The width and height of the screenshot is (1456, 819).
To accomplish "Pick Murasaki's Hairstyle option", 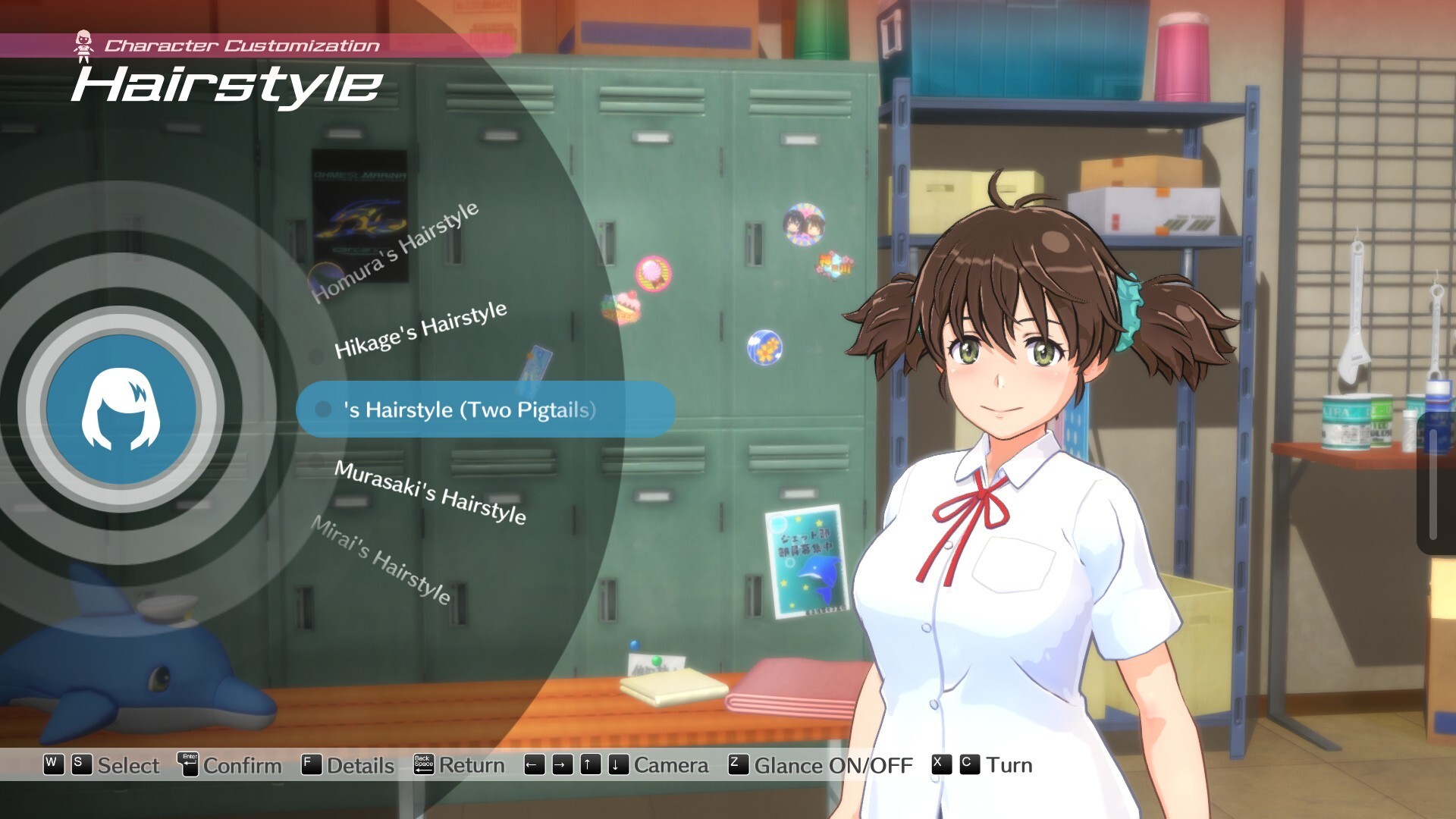I will [x=430, y=491].
